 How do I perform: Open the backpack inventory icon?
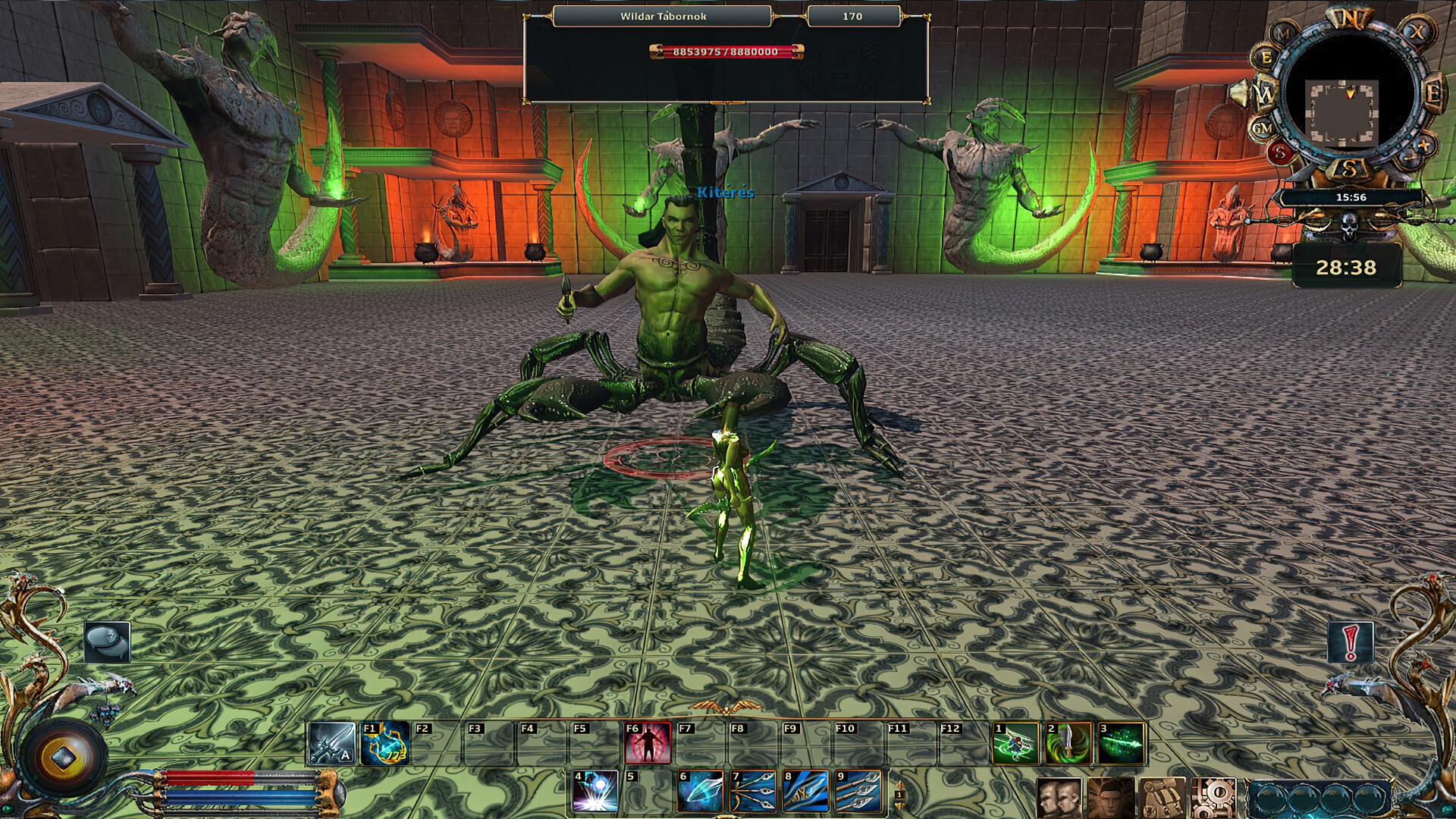(1163, 796)
